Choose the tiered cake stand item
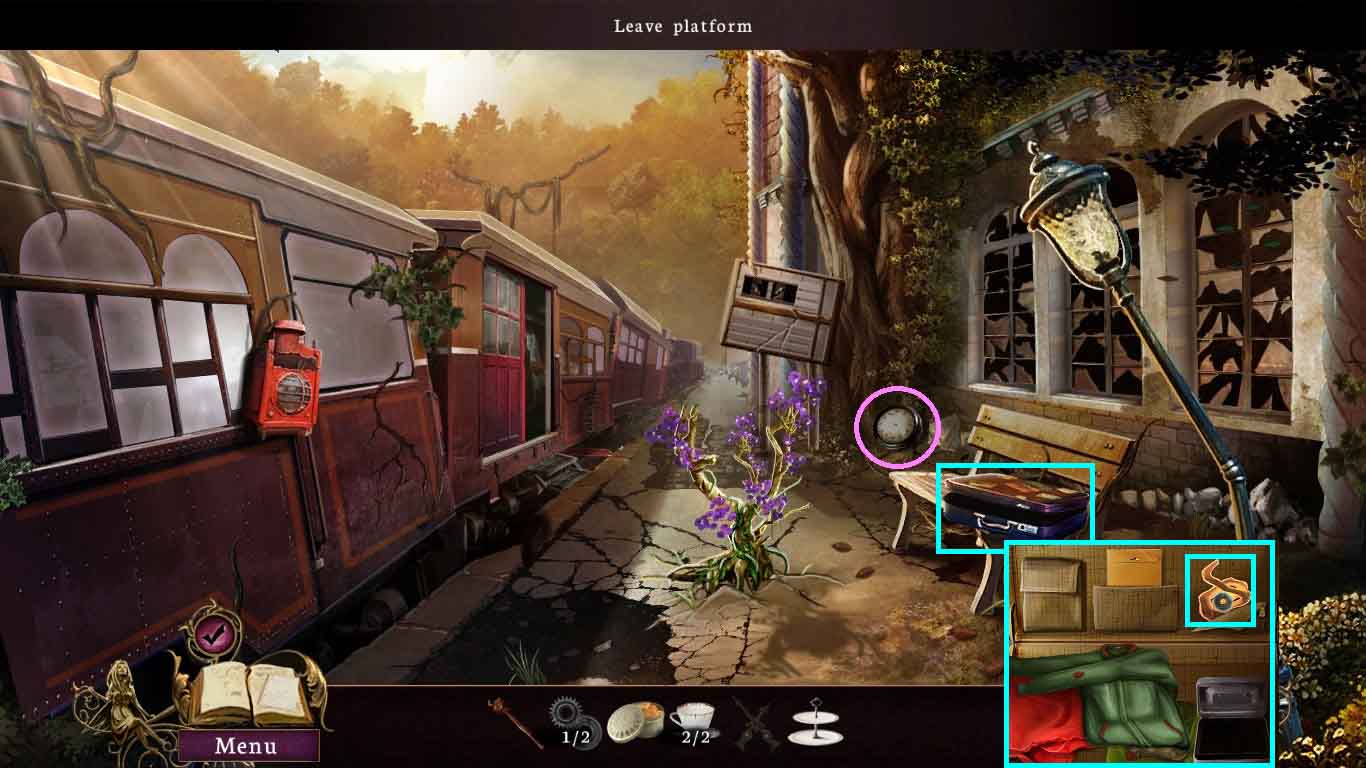 814,722
